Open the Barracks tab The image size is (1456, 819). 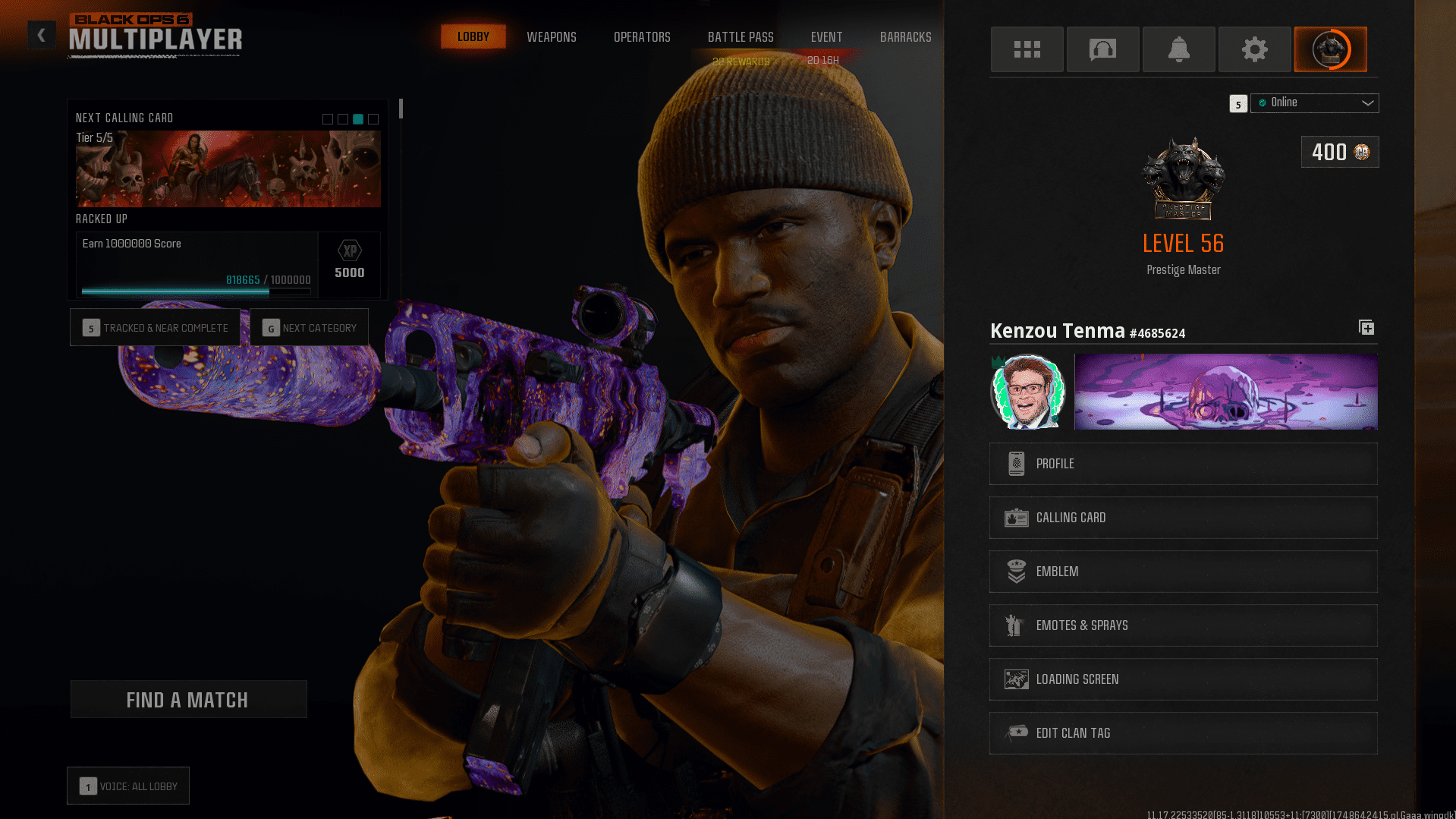point(905,36)
